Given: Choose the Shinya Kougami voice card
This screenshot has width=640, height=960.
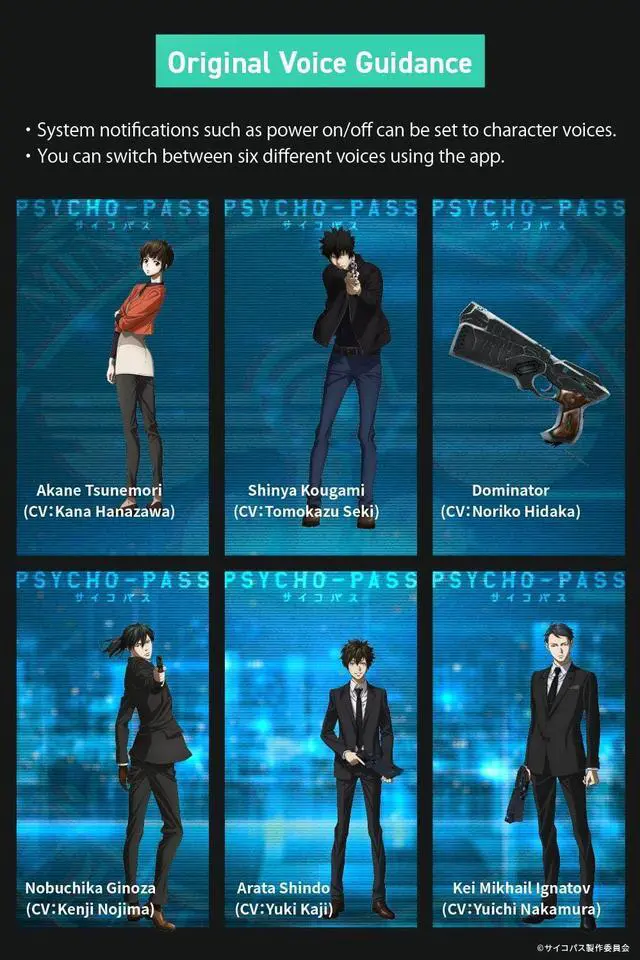Looking at the screenshot, I should (x=320, y=376).
